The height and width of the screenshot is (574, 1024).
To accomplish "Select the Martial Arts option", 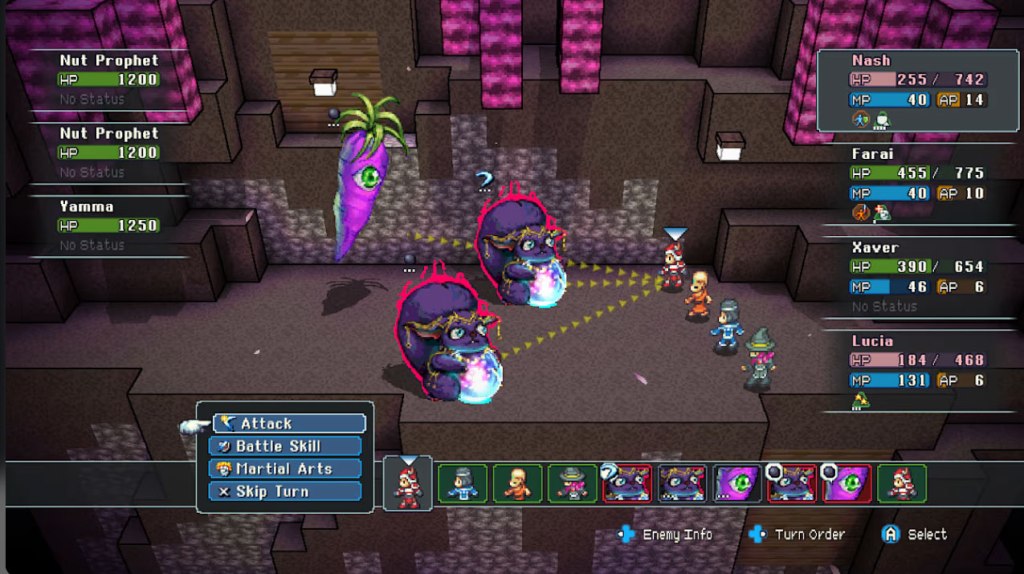I will tap(286, 468).
